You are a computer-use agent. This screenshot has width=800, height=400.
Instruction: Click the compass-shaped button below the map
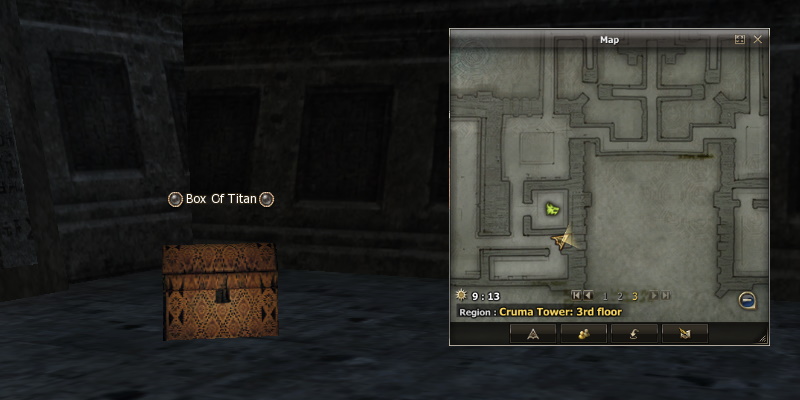coord(533,334)
